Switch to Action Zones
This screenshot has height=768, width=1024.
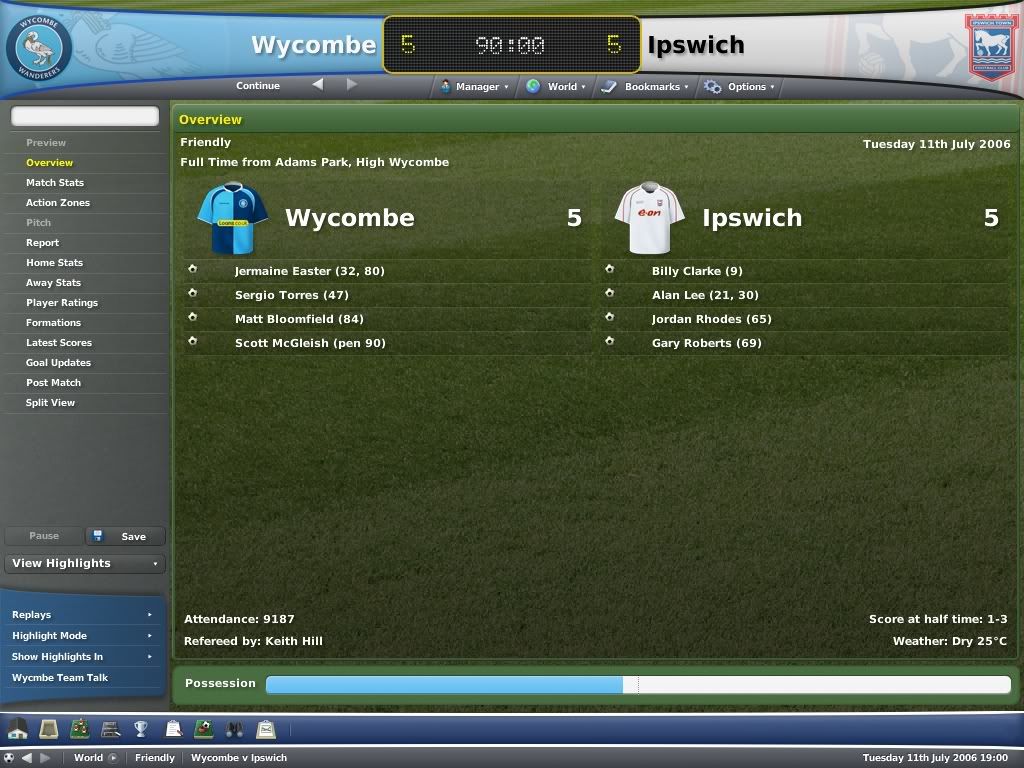tap(58, 203)
